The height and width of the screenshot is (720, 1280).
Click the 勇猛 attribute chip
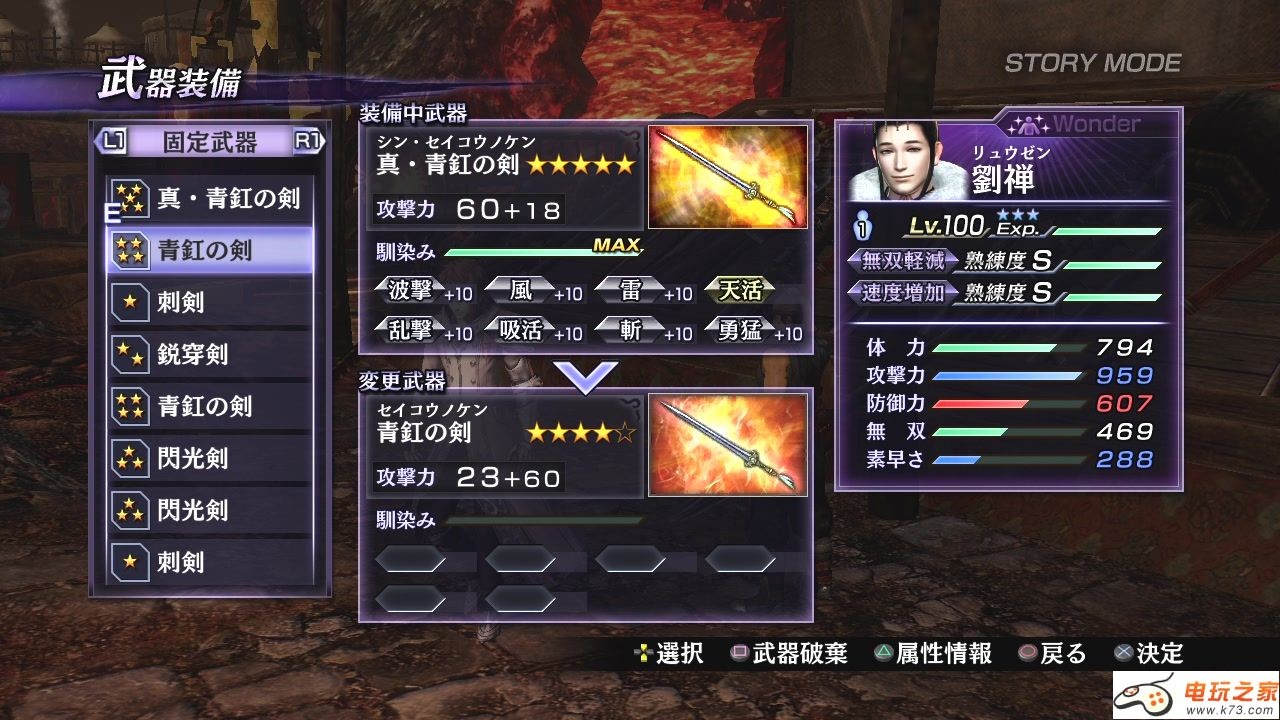click(741, 330)
